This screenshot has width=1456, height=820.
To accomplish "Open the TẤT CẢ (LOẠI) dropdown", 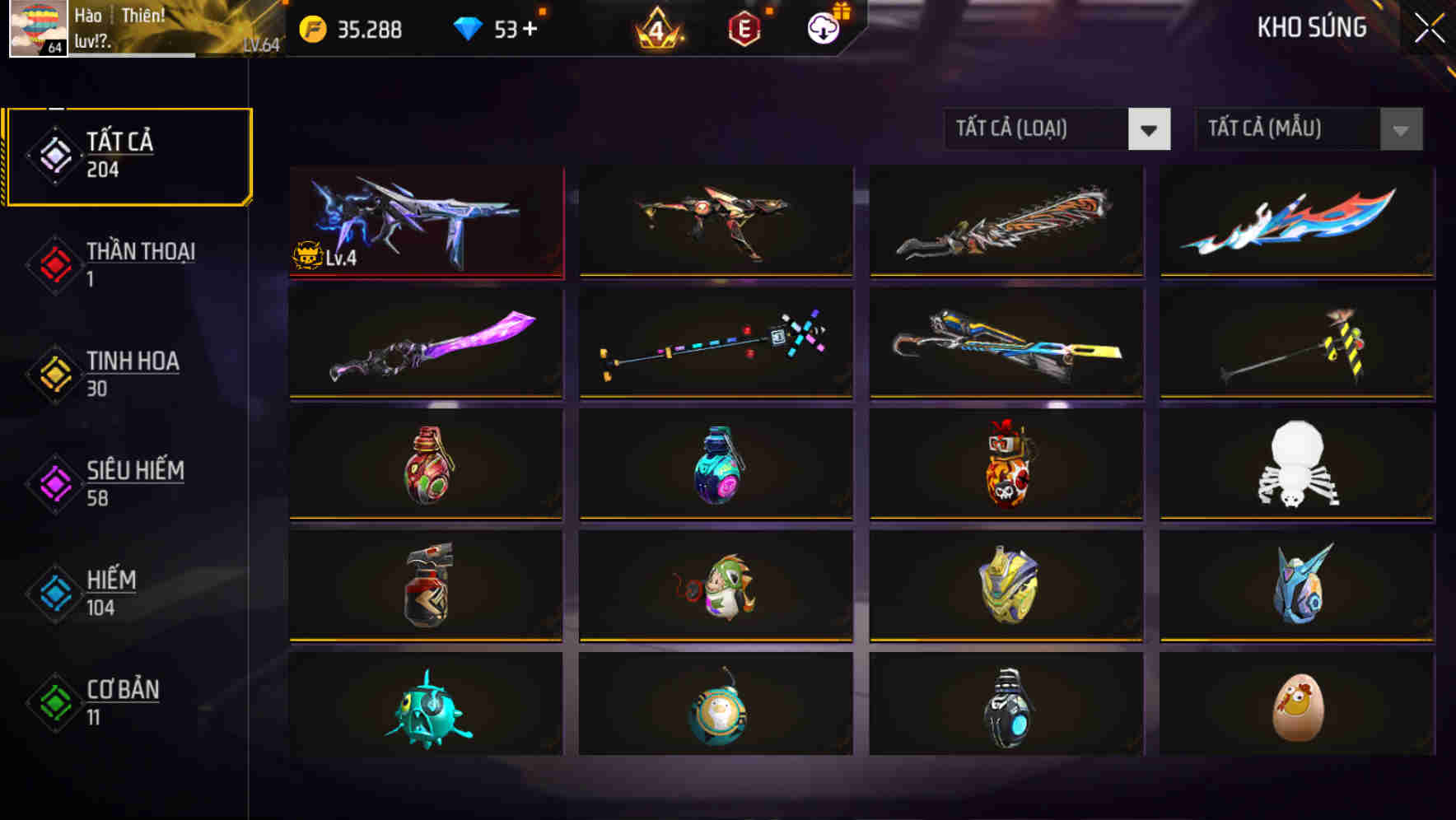I will tap(1057, 129).
